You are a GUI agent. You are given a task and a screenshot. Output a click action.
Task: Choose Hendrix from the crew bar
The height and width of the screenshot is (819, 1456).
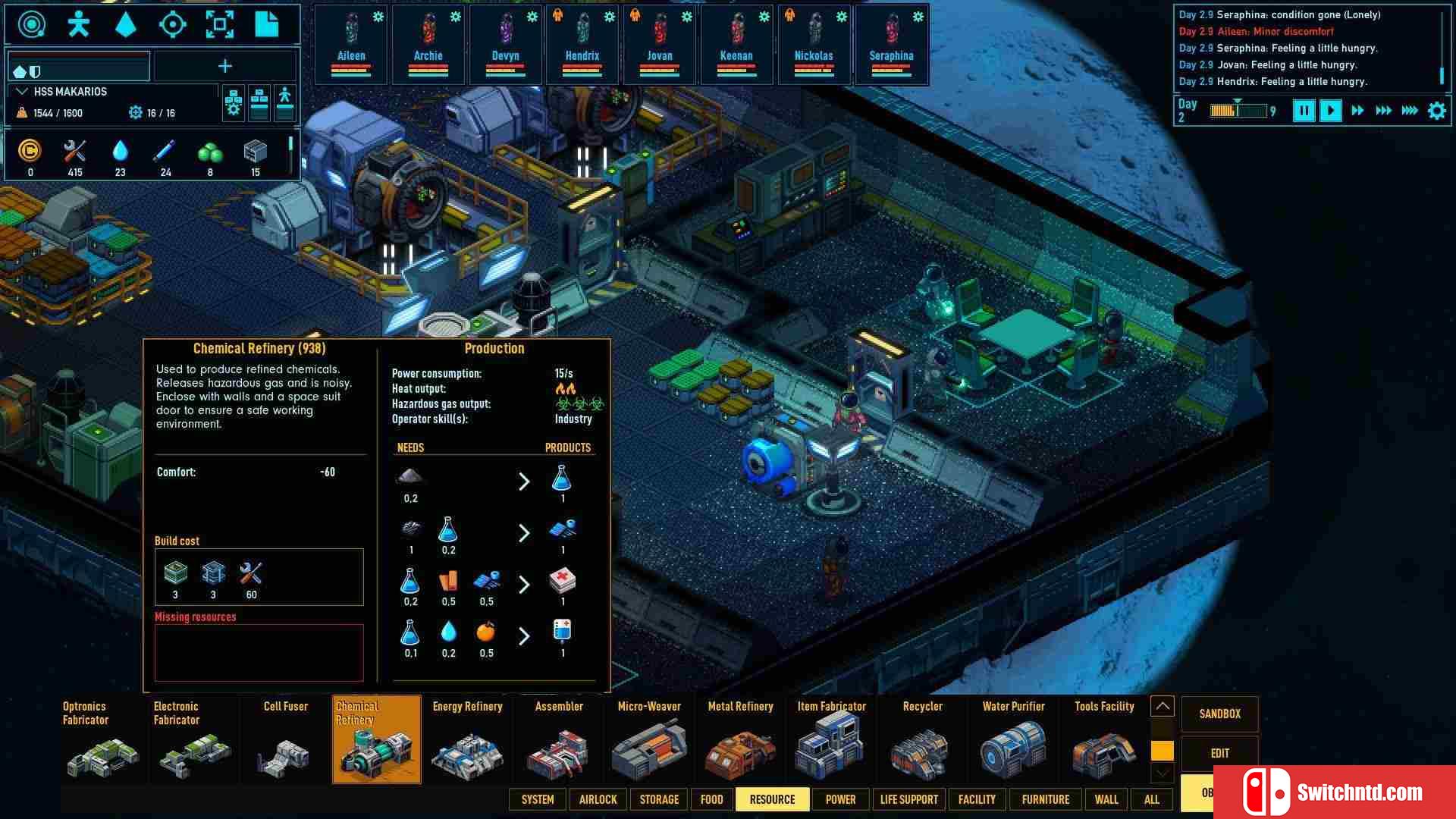tap(582, 43)
